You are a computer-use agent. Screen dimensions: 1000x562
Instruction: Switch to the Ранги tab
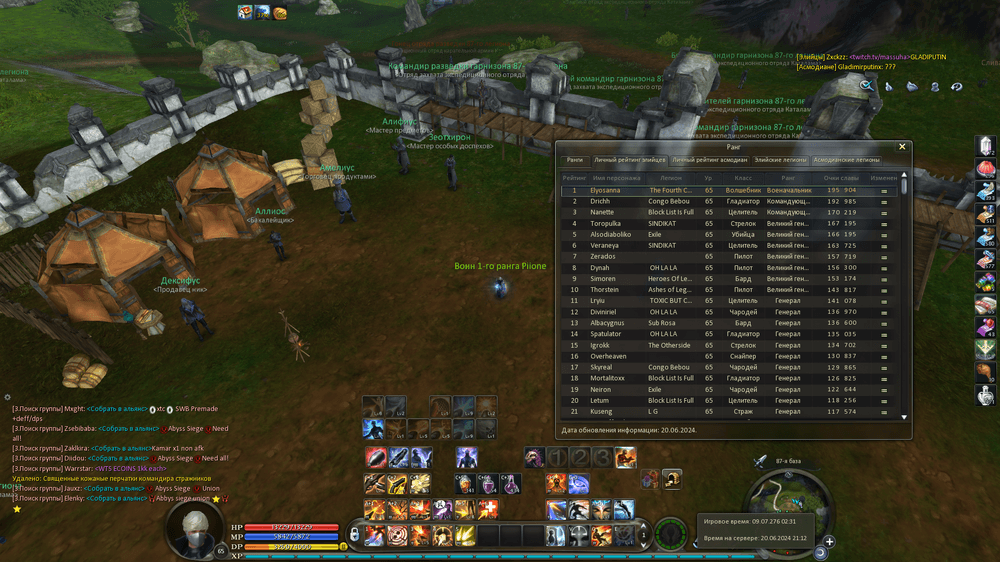tap(574, 160)
